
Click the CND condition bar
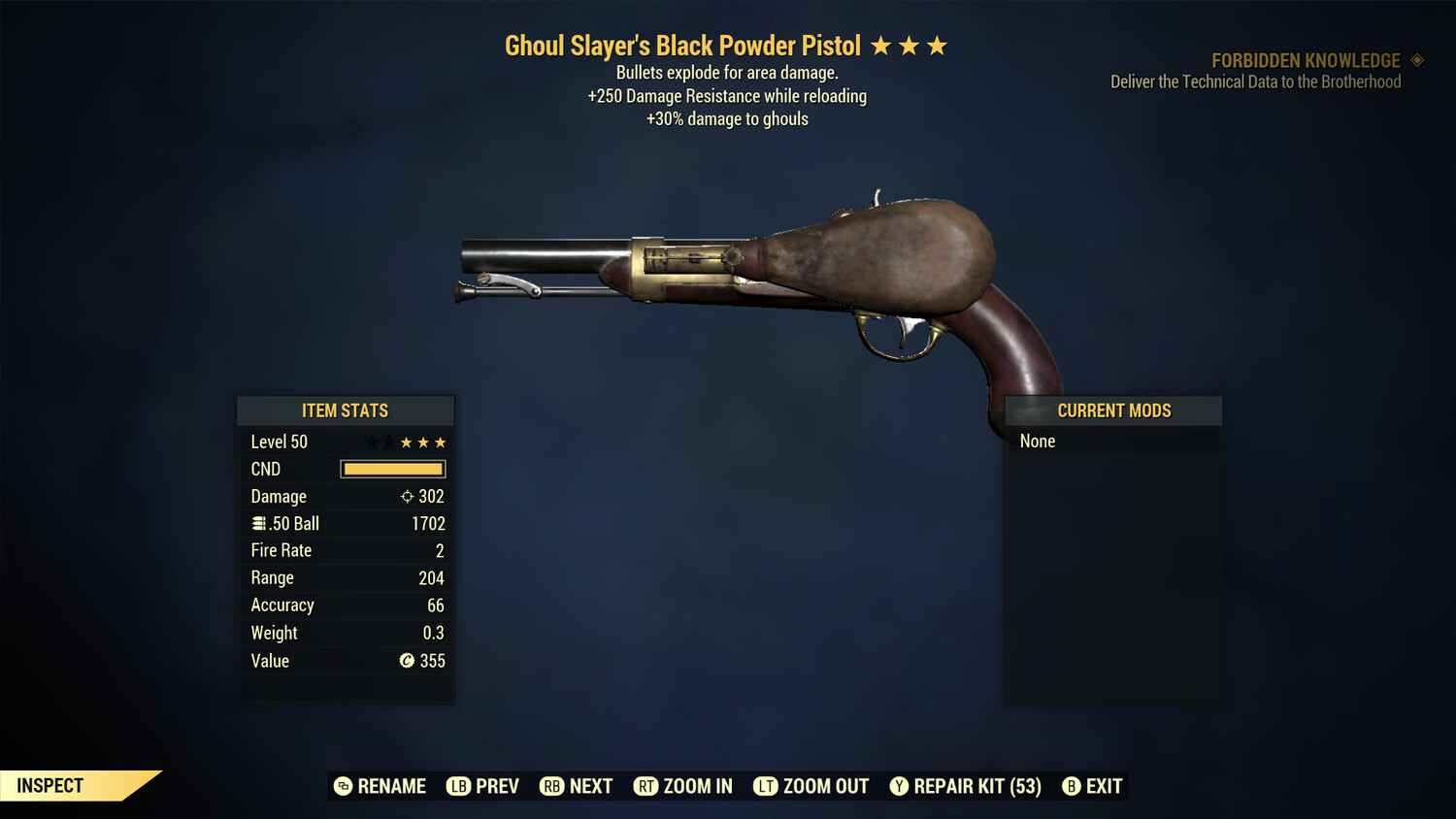(x=392, y=469)
